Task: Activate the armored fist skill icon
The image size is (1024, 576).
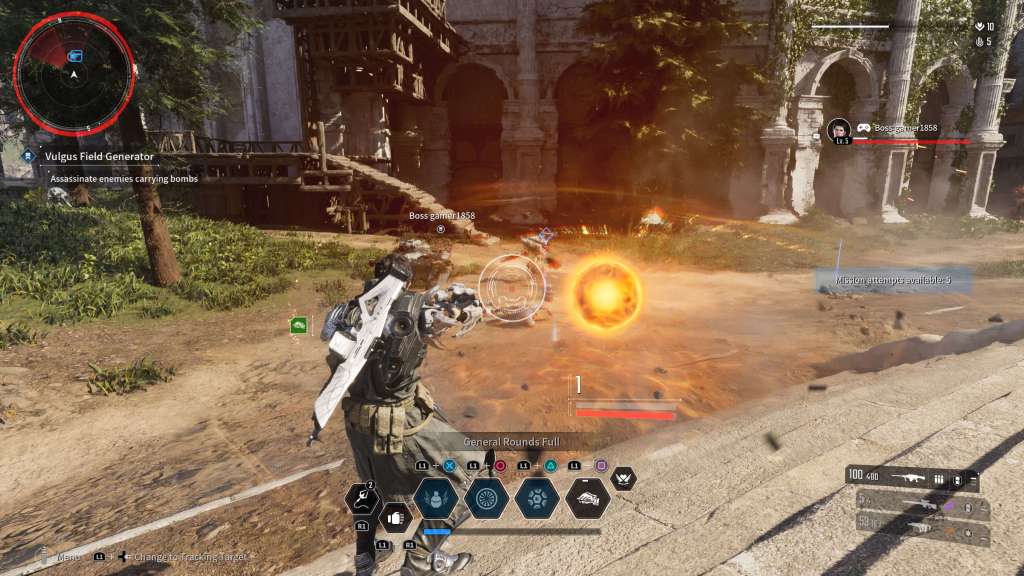Action: pyautogui.click(x=587, y=497)
